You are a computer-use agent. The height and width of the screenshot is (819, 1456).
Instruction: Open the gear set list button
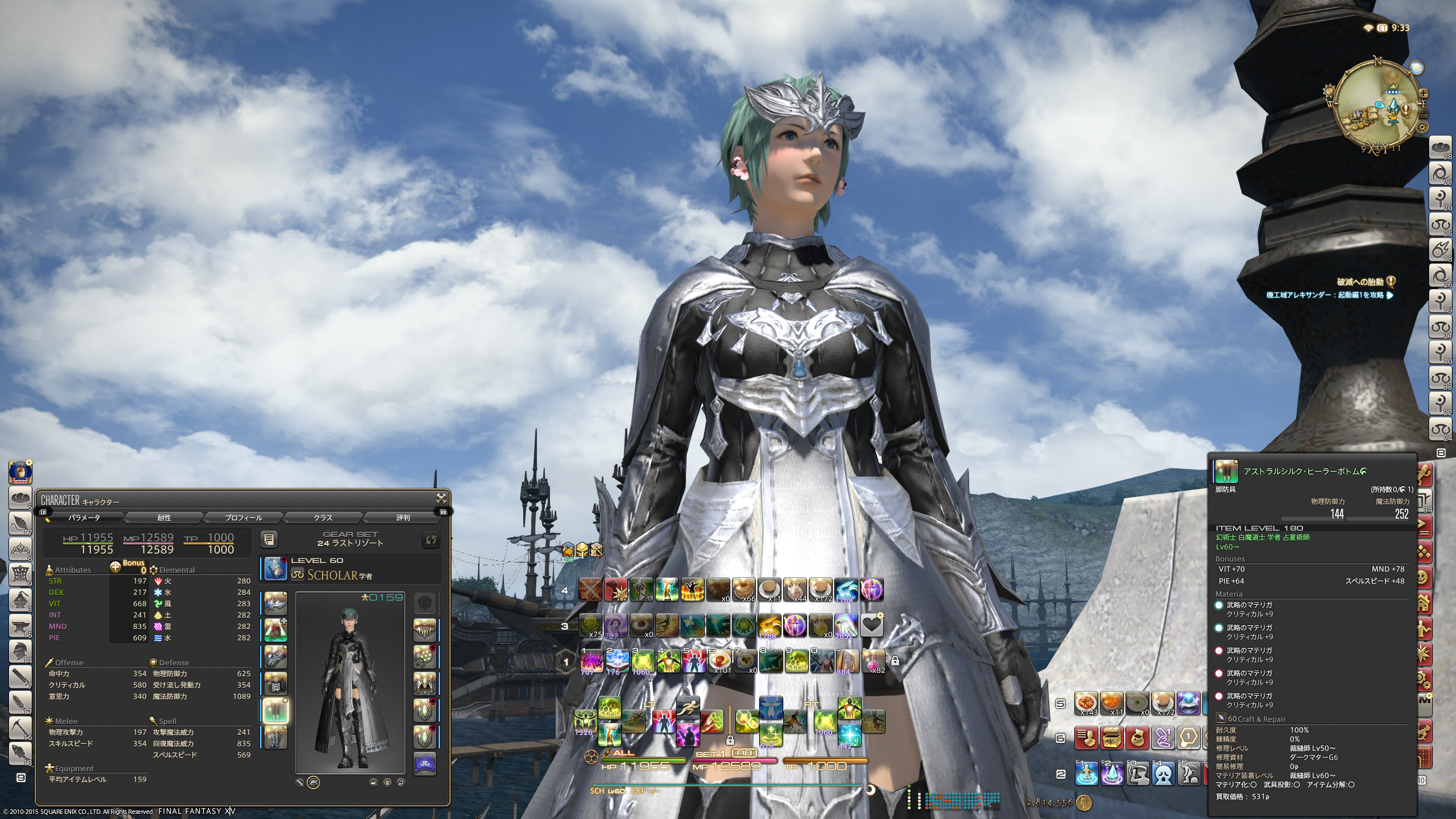[270, 539]
